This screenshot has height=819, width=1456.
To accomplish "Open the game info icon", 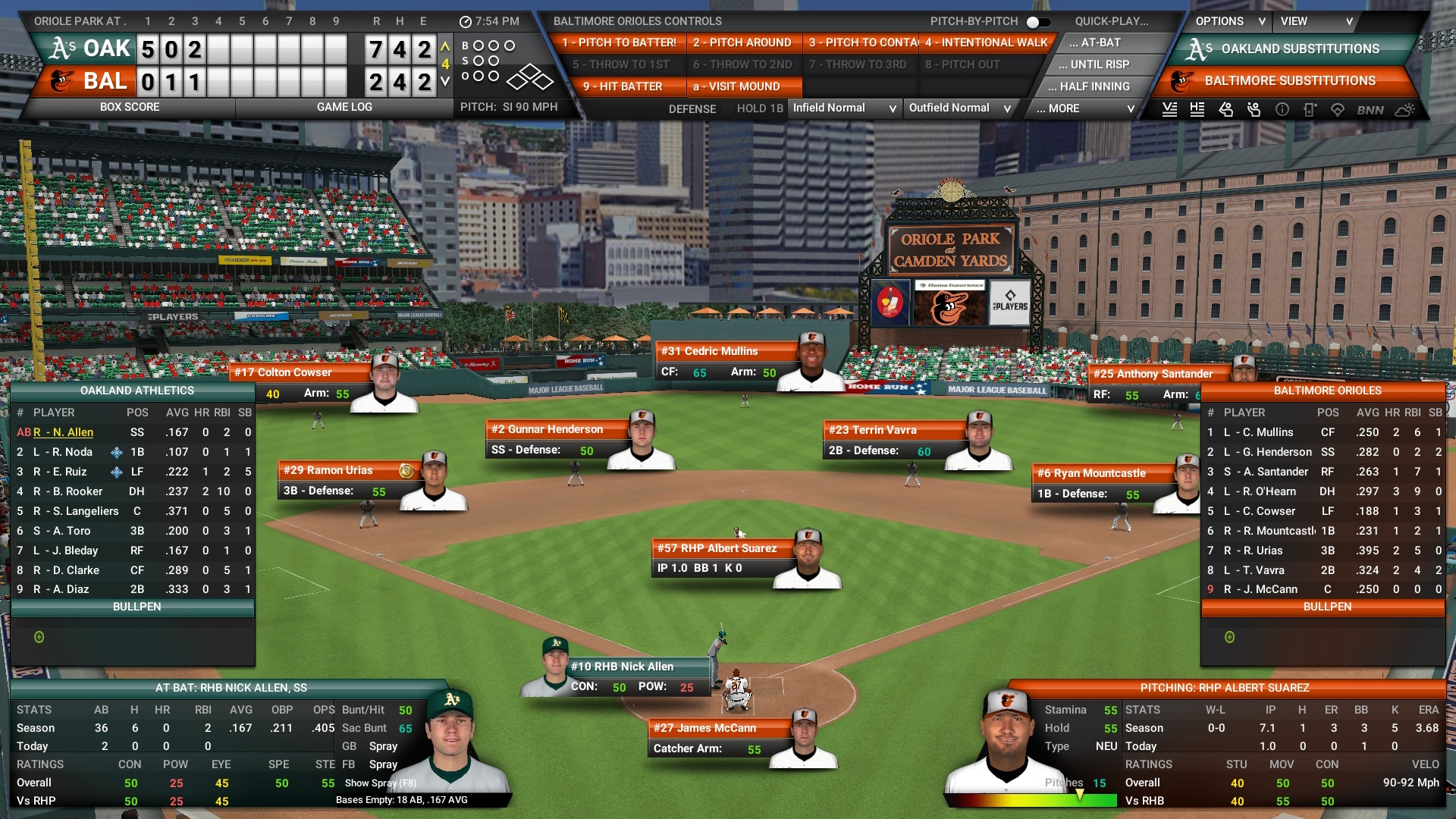I will 1282,109.
